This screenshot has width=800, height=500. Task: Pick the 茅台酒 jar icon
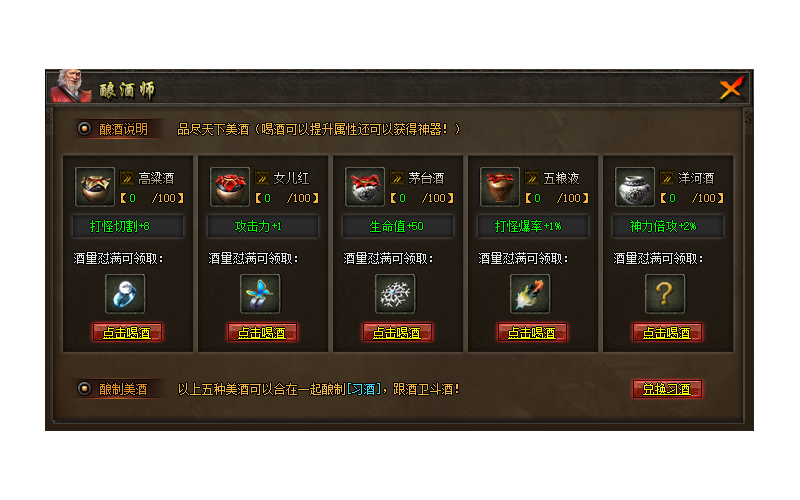click(x=365, y=187)
